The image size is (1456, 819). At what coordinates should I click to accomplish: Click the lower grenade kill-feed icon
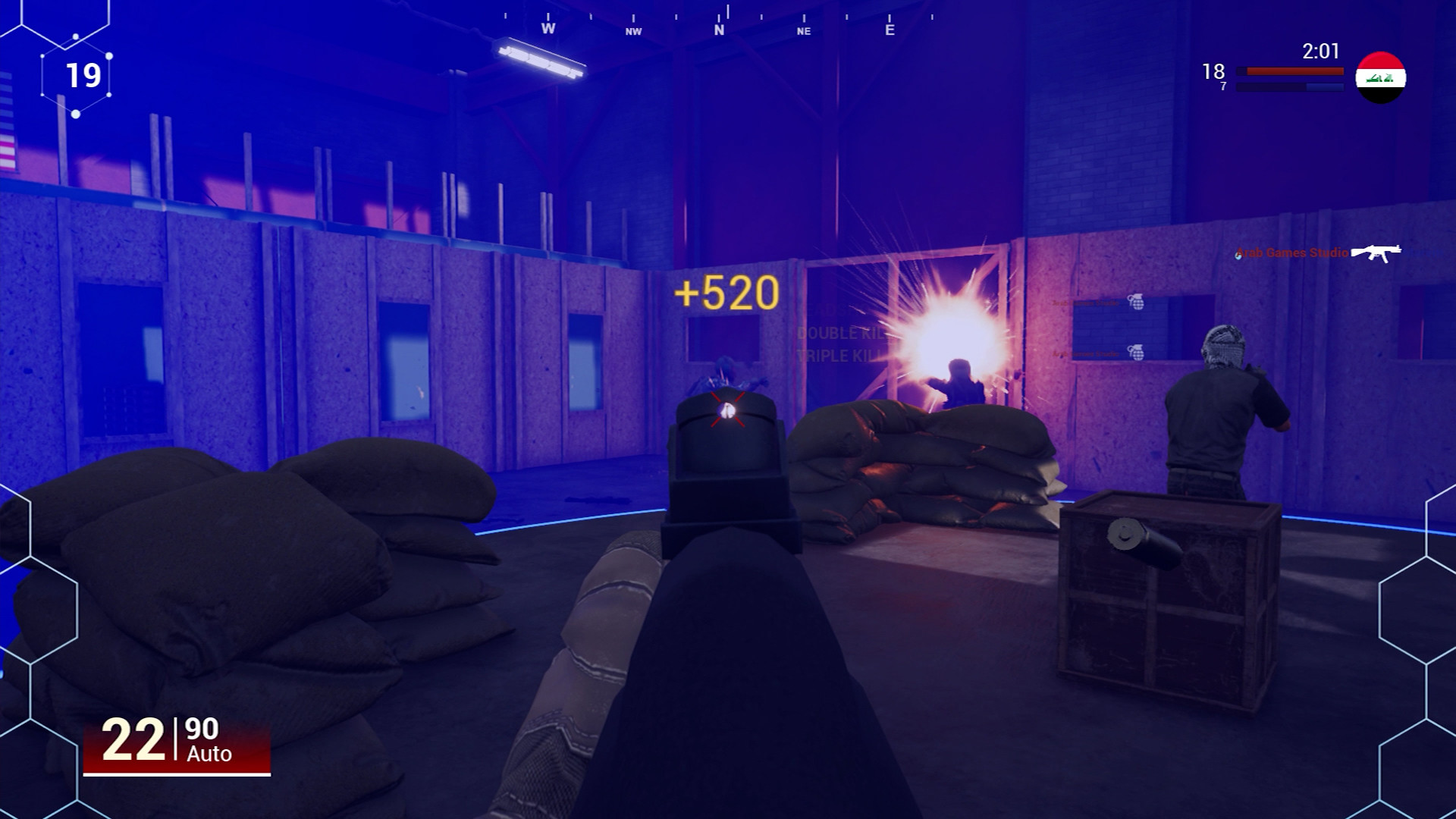(1135, 352)
